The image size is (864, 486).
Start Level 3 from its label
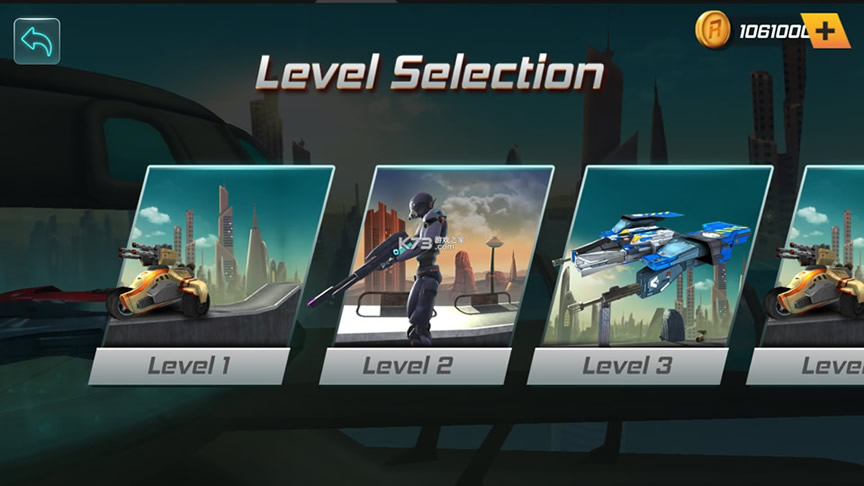pyautogui.click(x=627, y=366)
